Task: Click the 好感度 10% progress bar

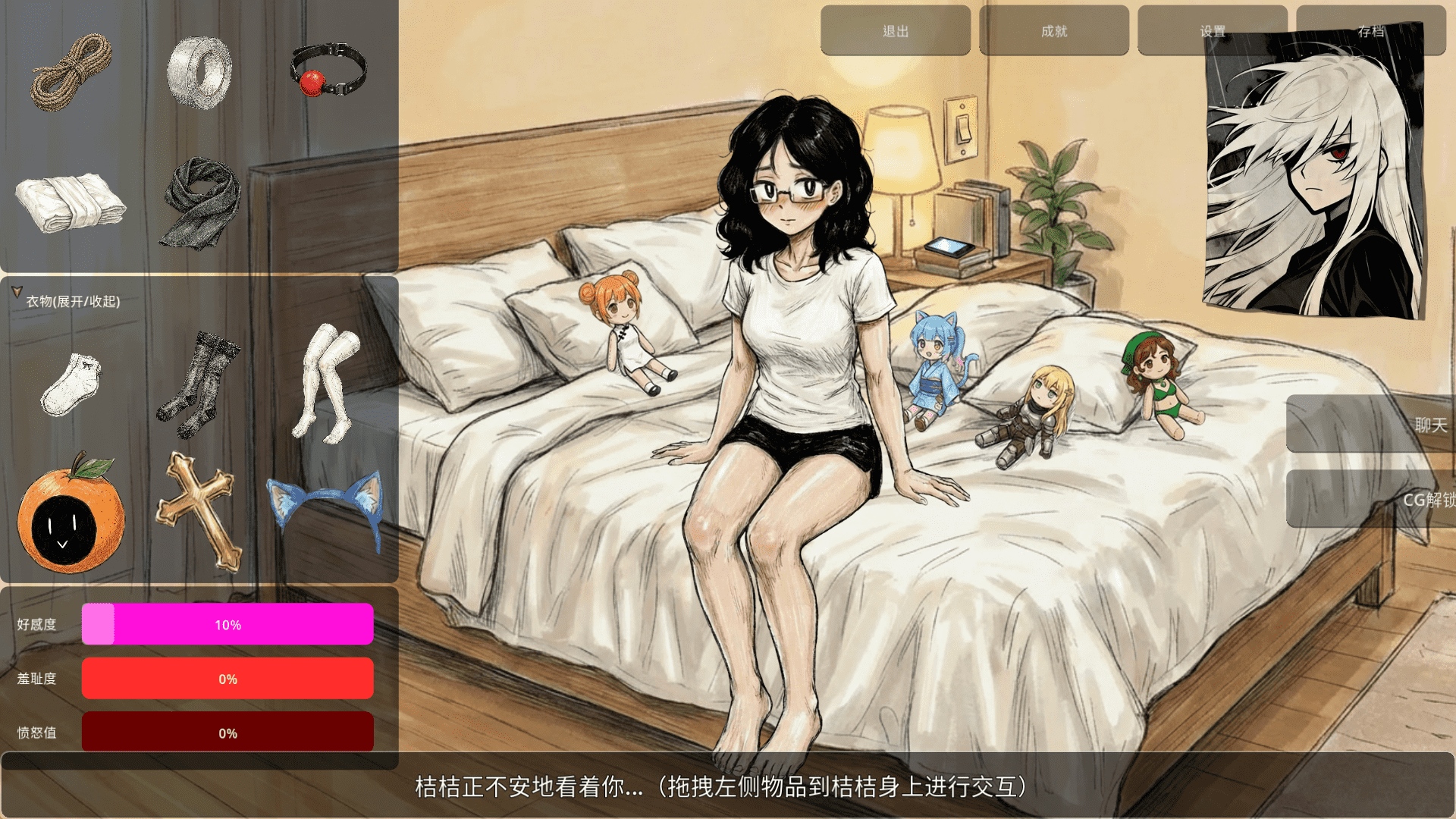Action: point(227,625)
